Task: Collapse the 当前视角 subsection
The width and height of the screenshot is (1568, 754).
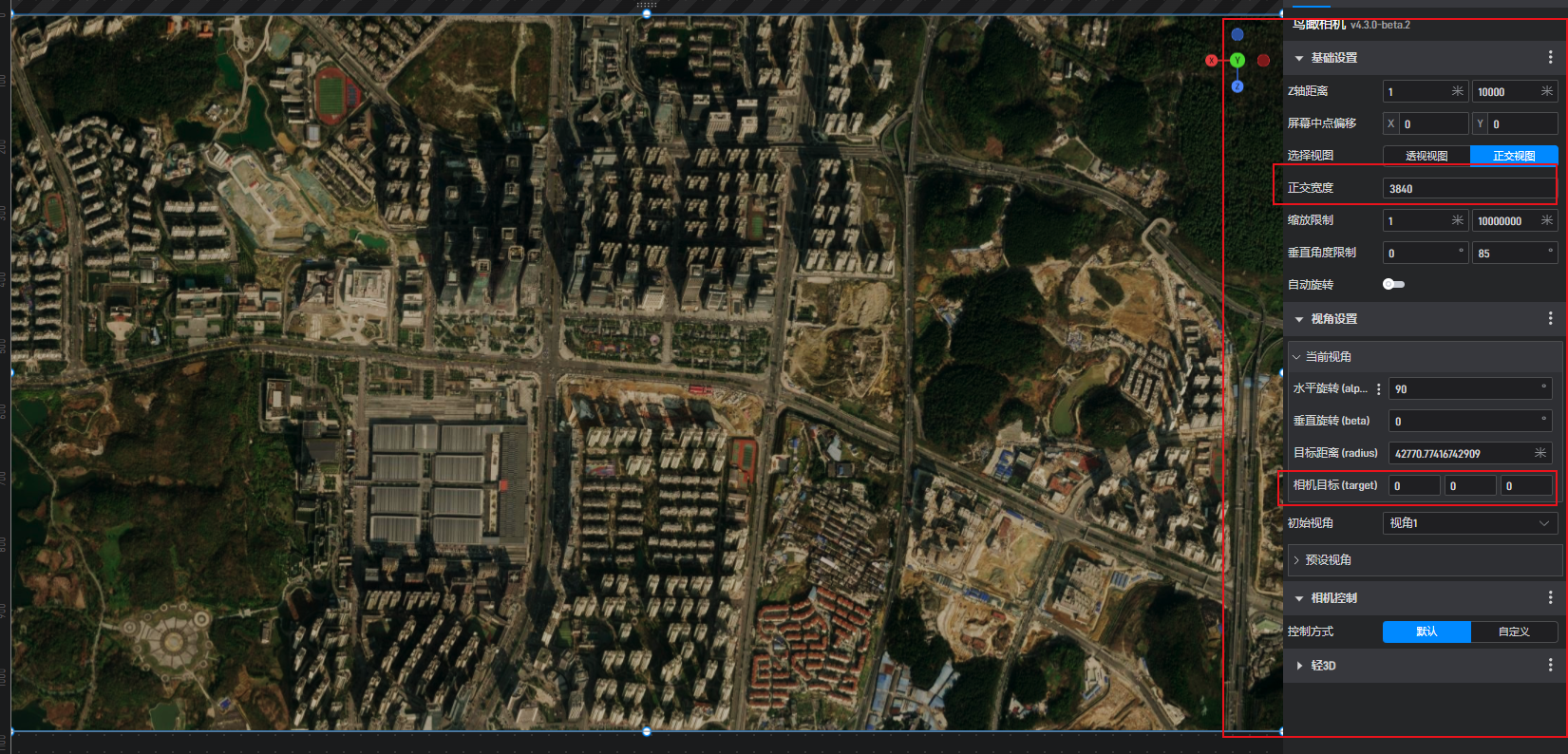Action: pos(1328,357)
